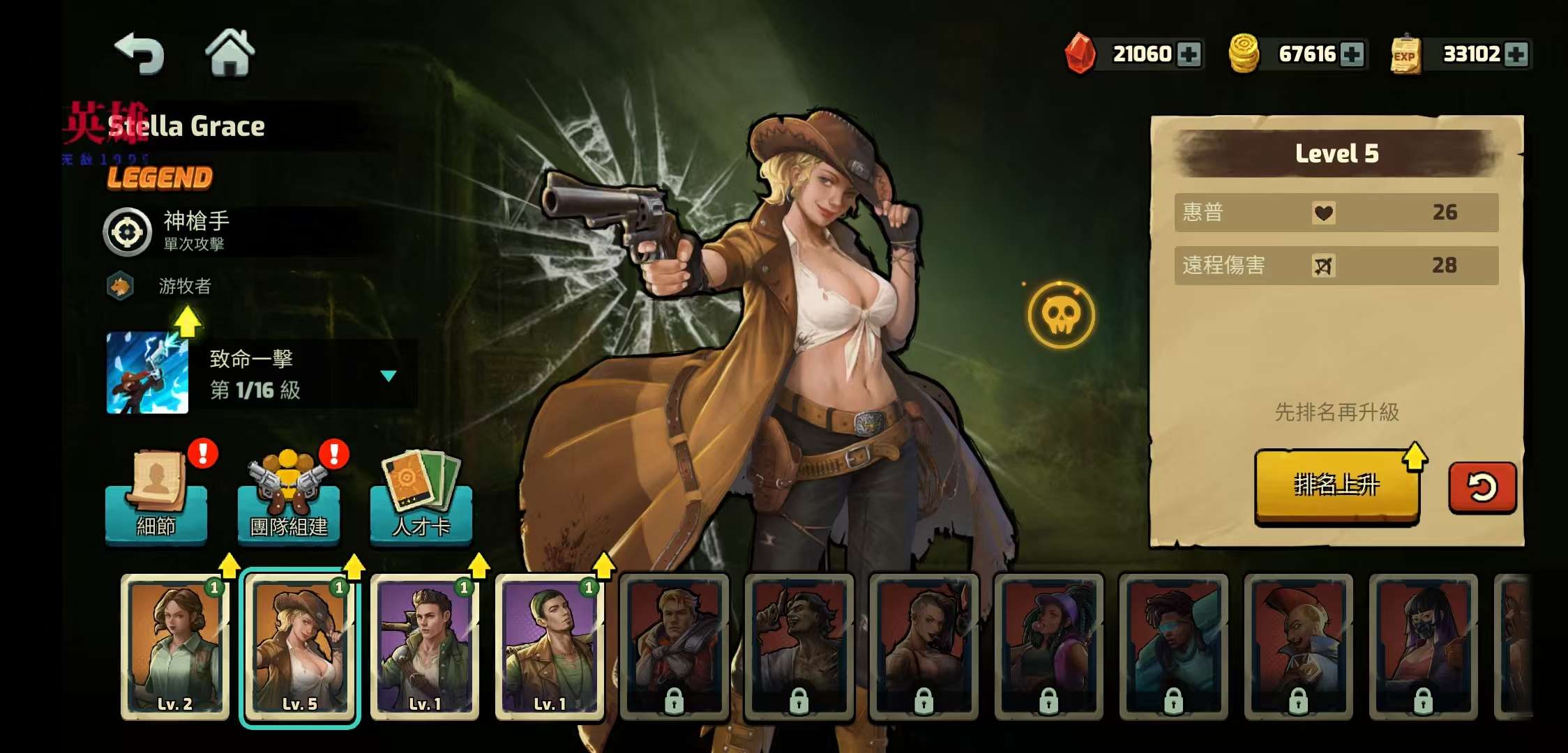Select the locked masked hero card
Screen dimensions: 1568x753
[1423, 646]
